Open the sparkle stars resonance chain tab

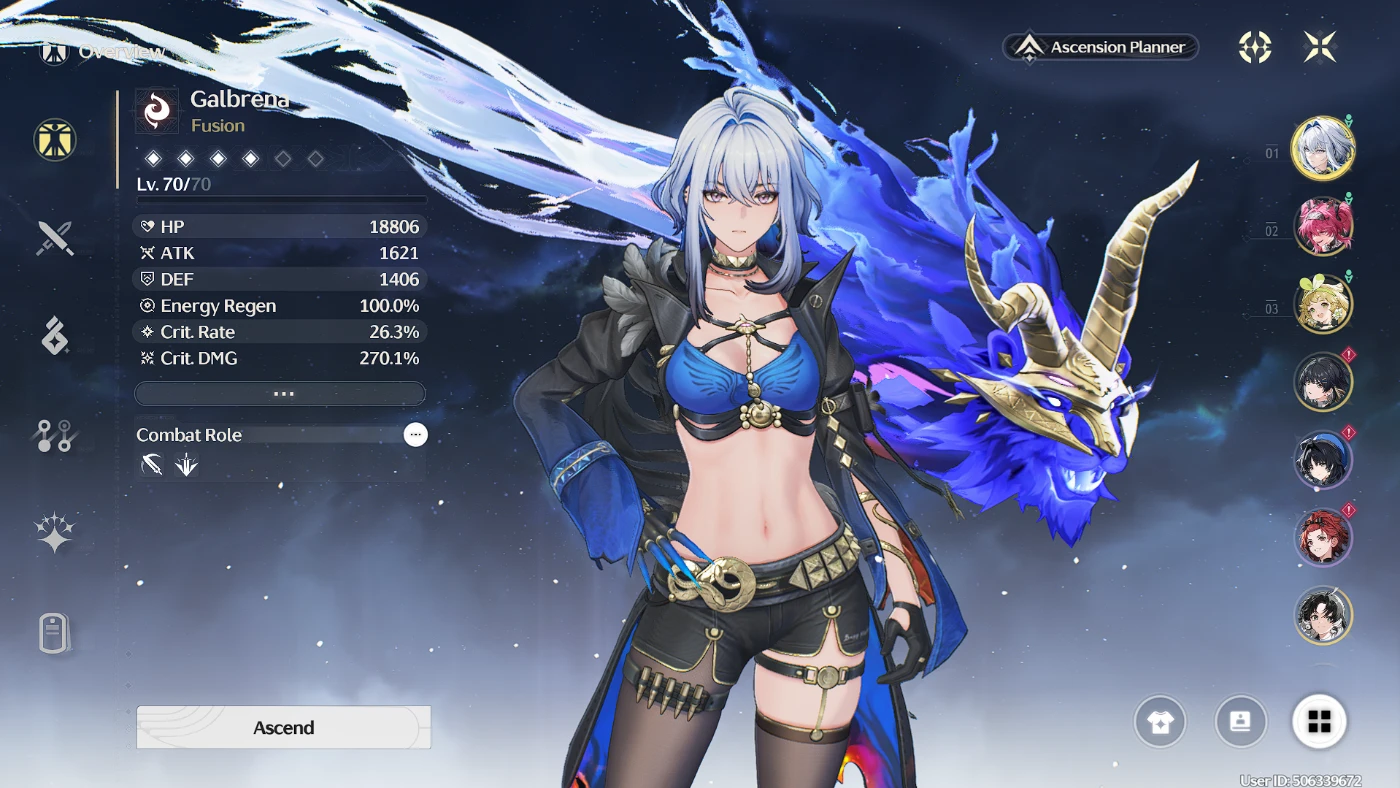(55, 533)
